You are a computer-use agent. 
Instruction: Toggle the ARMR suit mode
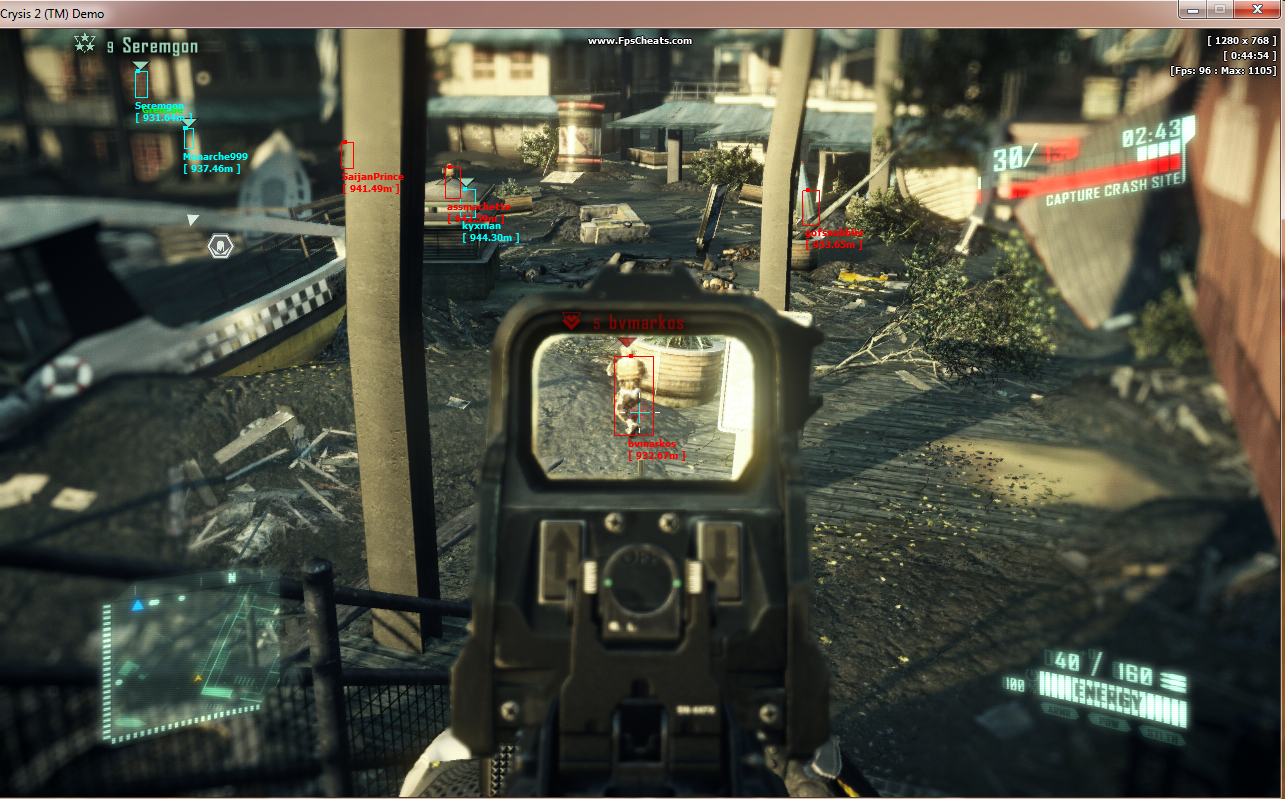click(x=1060, y=712)
